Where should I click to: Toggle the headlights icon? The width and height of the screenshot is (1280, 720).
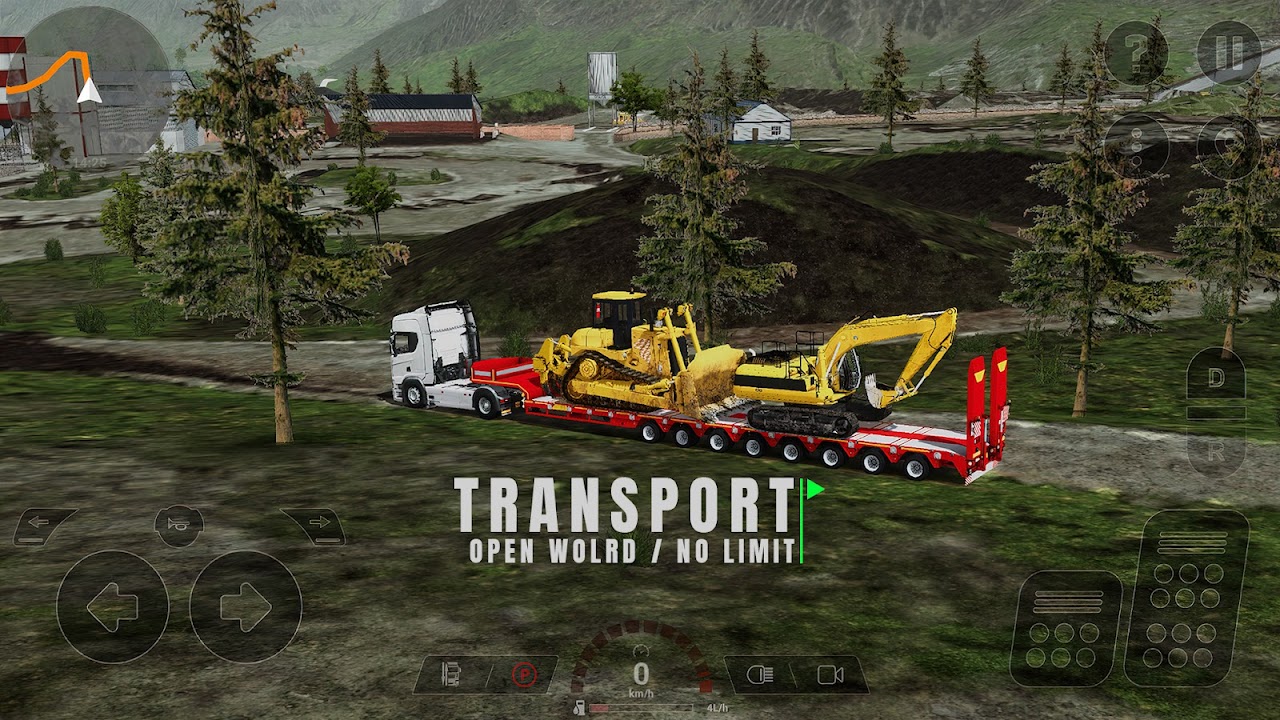(x=762, y=675)
